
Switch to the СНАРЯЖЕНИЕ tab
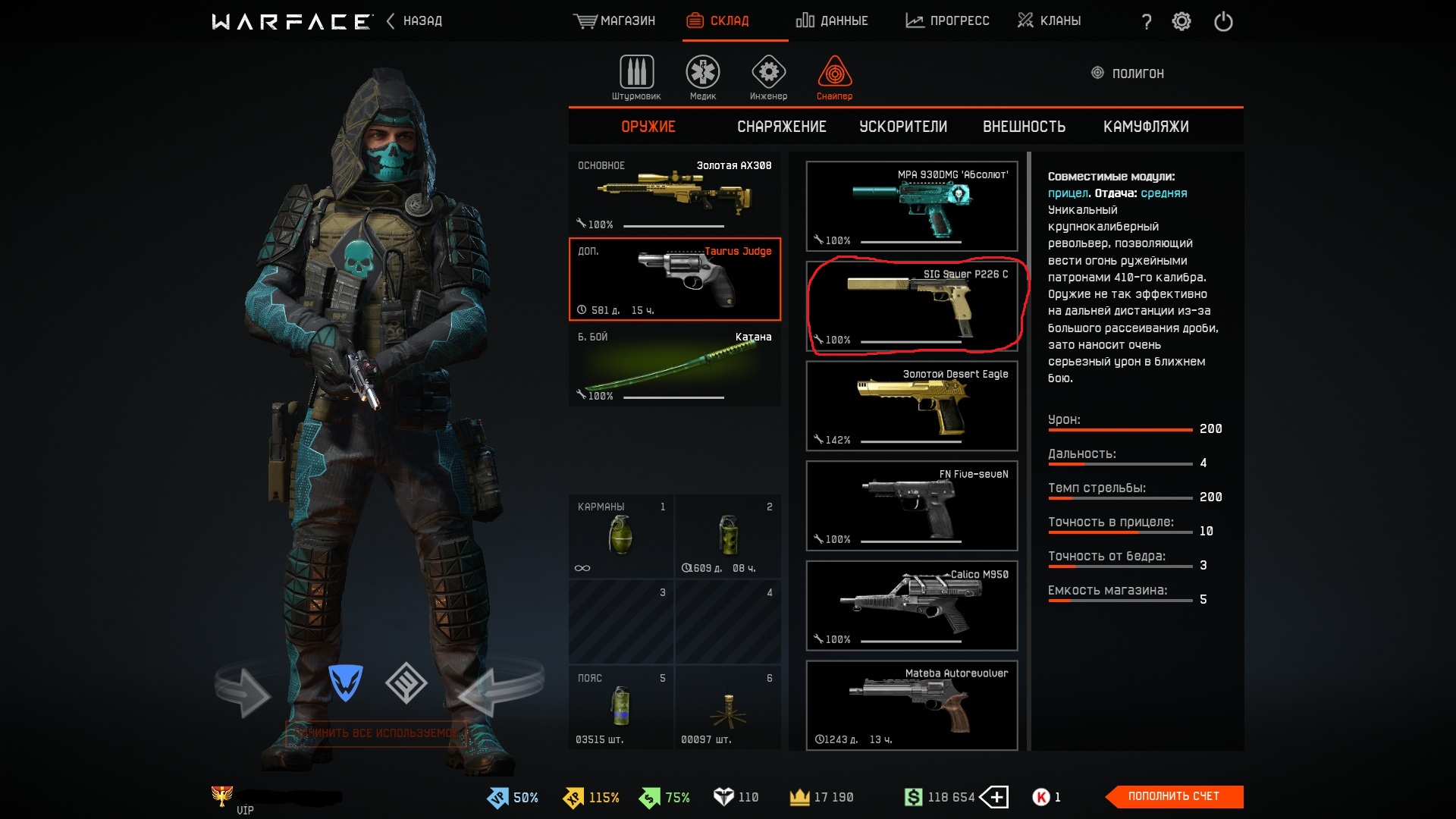coord(781,127)
